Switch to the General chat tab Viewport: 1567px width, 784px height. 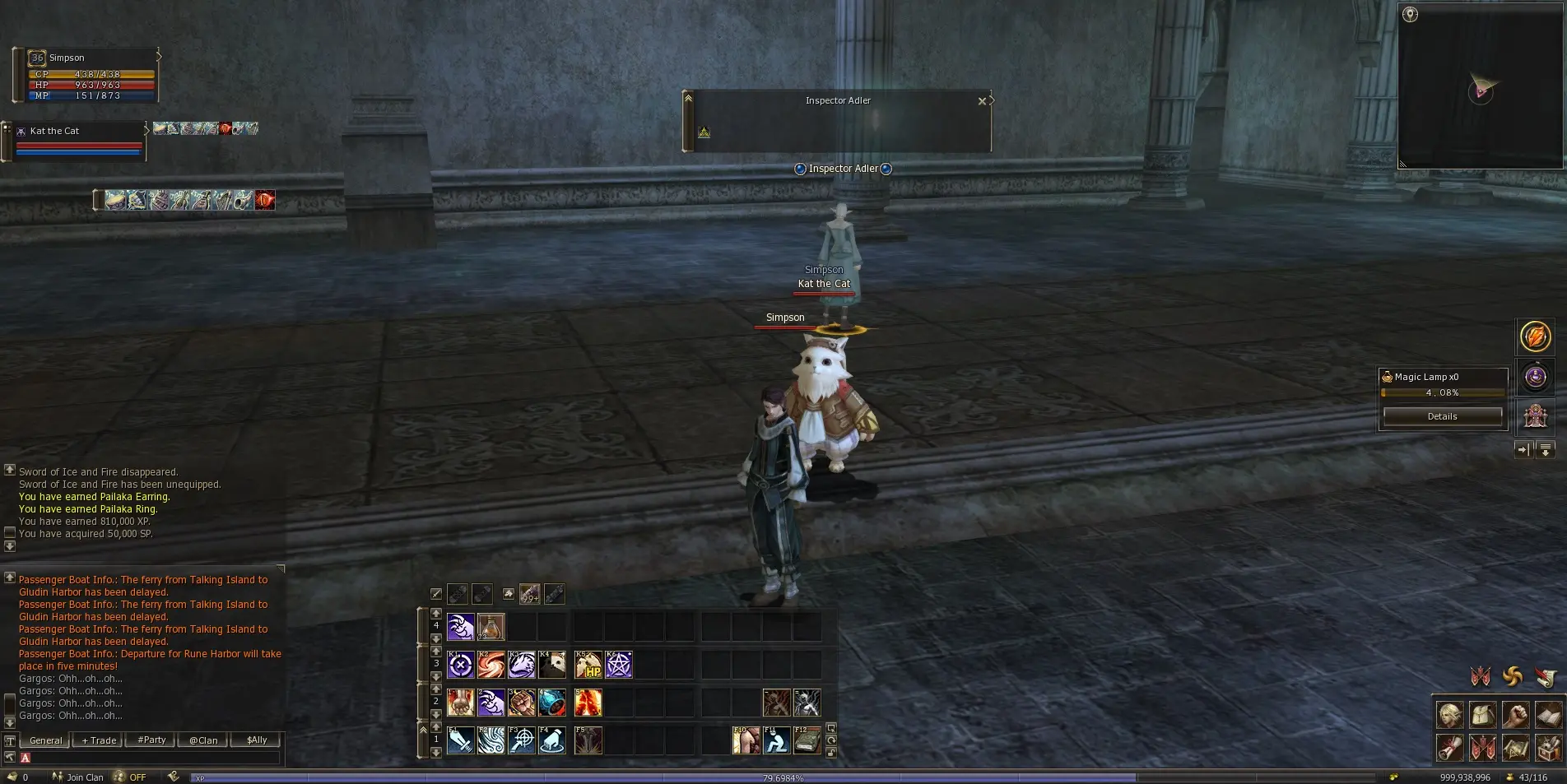tap(45, 740)
